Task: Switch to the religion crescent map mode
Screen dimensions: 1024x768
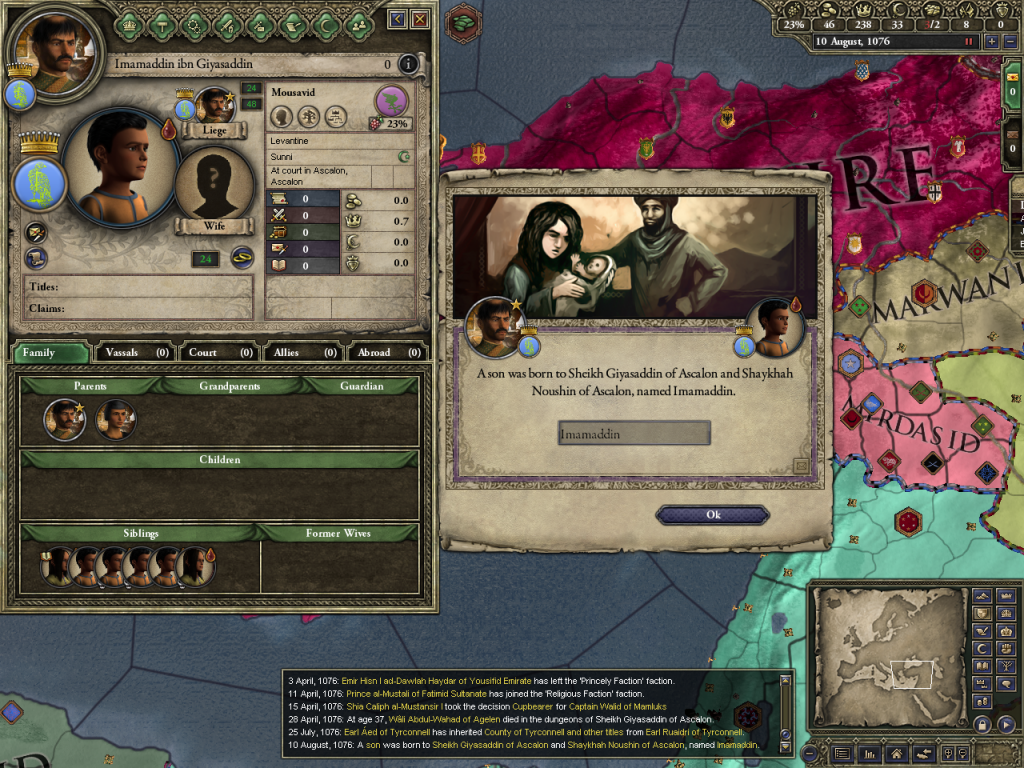Action: 983,647
